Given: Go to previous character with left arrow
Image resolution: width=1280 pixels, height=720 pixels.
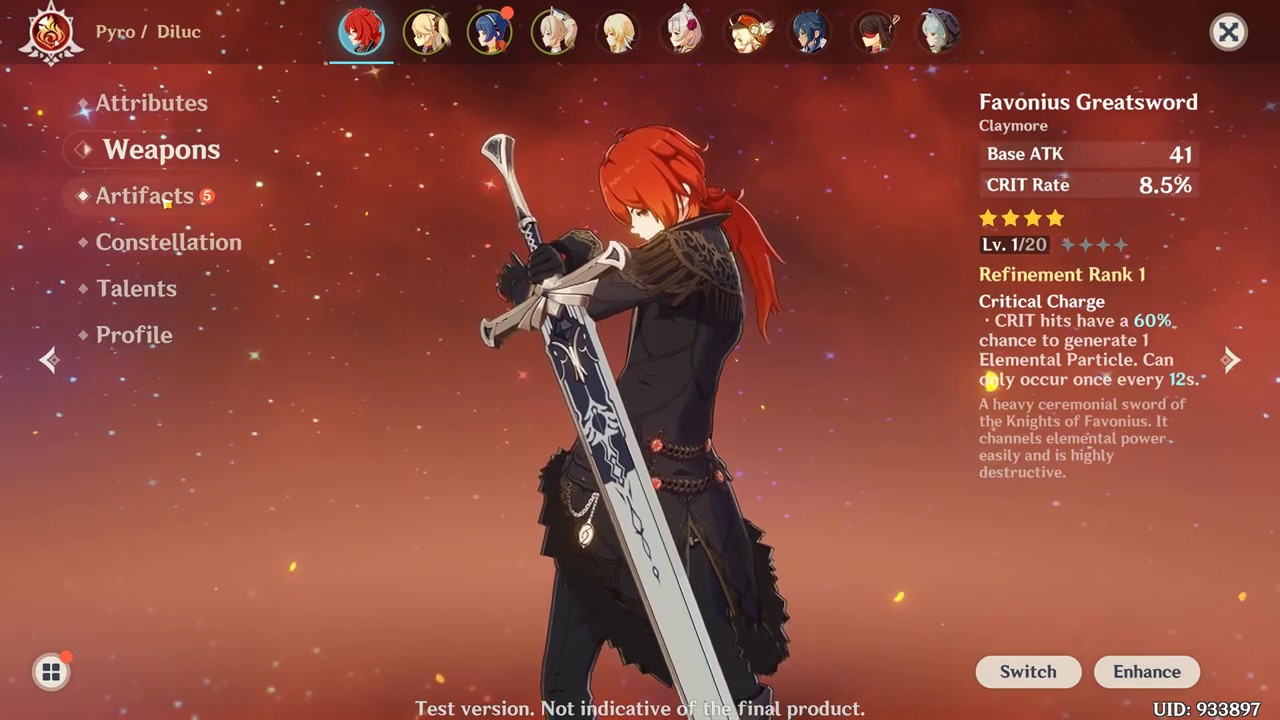Looking at the screenshot, I should 49,360.
